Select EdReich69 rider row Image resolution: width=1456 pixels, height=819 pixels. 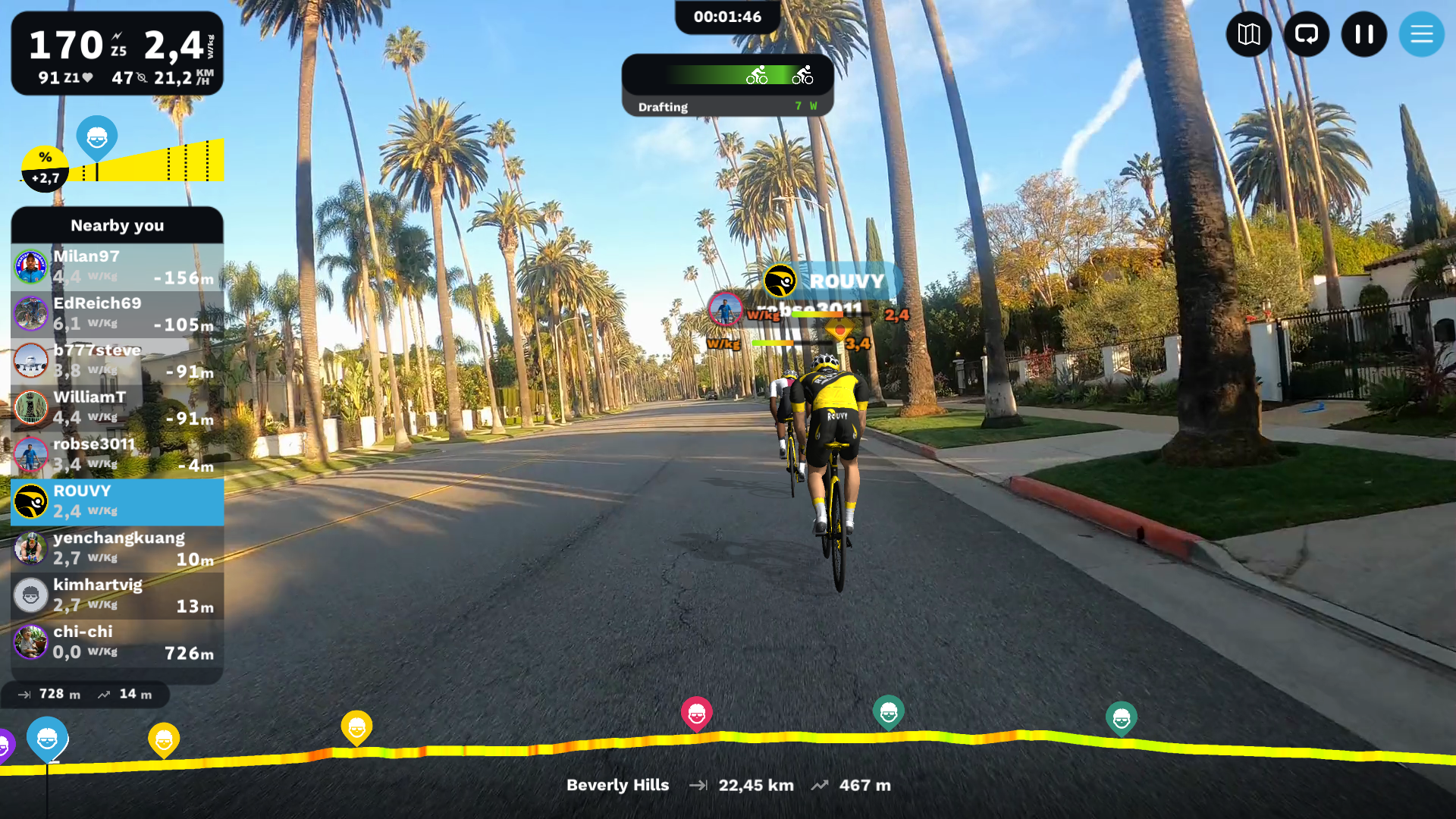click(118, 314)
